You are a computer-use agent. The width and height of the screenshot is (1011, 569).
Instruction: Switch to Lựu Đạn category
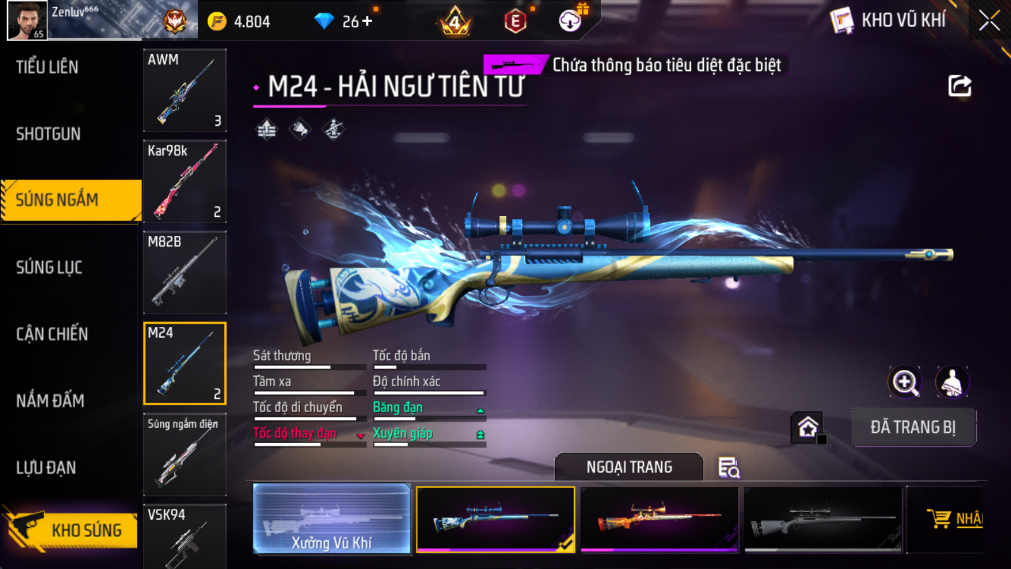point(46,468)
